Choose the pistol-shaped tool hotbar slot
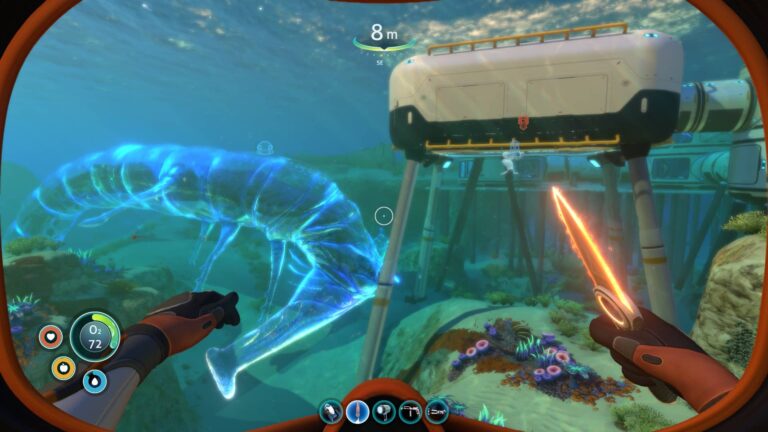Screen dimensions: 768x432 pos(410,411)
